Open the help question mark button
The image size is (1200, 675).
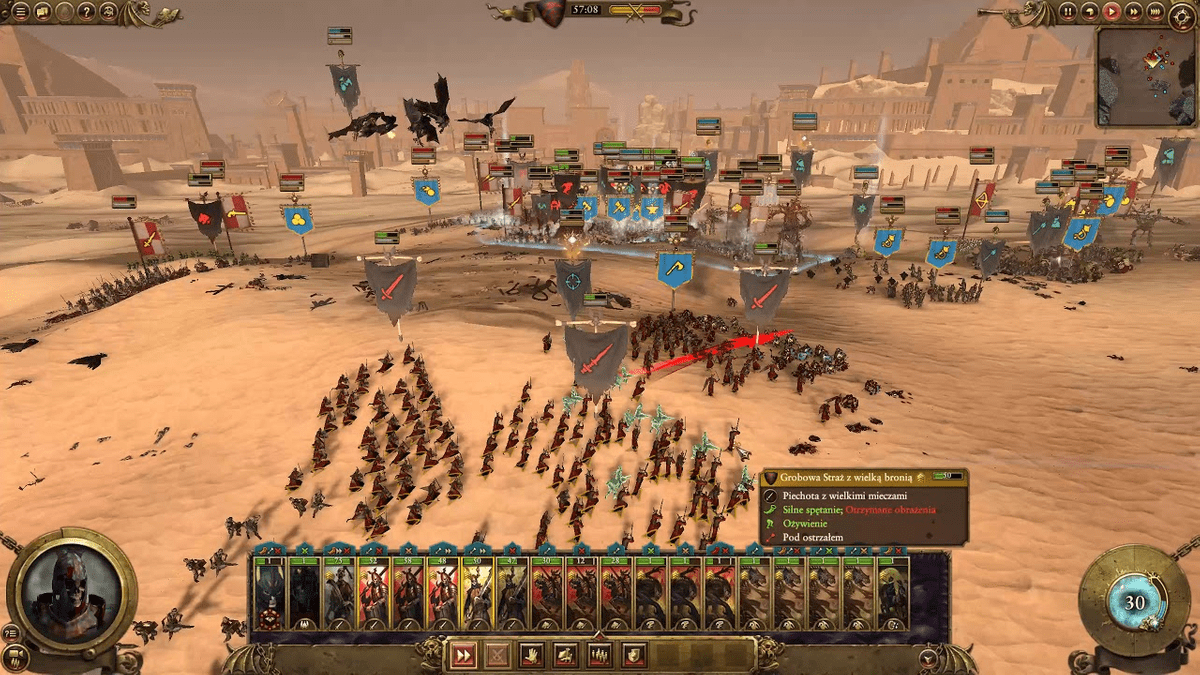[x=86, y=13]
